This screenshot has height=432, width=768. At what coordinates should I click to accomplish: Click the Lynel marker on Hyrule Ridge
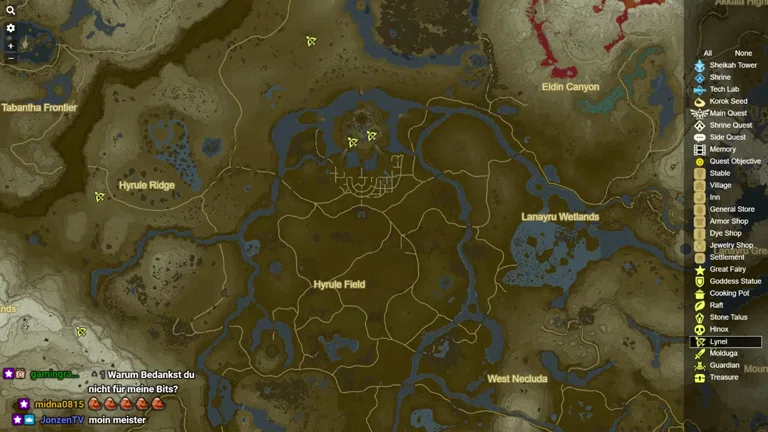(100, 197)
